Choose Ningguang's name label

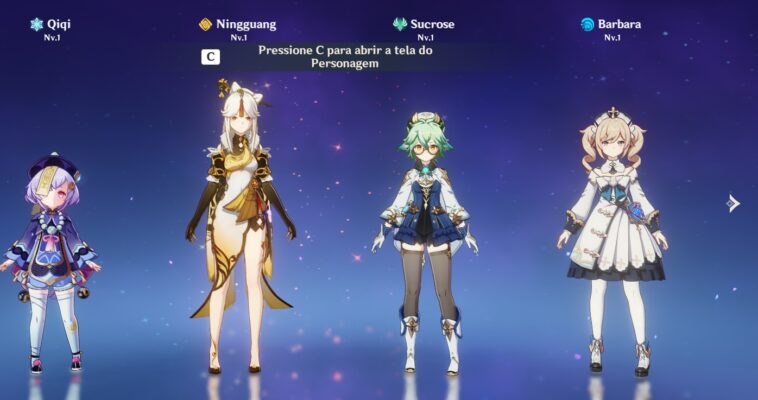[245, 24]
